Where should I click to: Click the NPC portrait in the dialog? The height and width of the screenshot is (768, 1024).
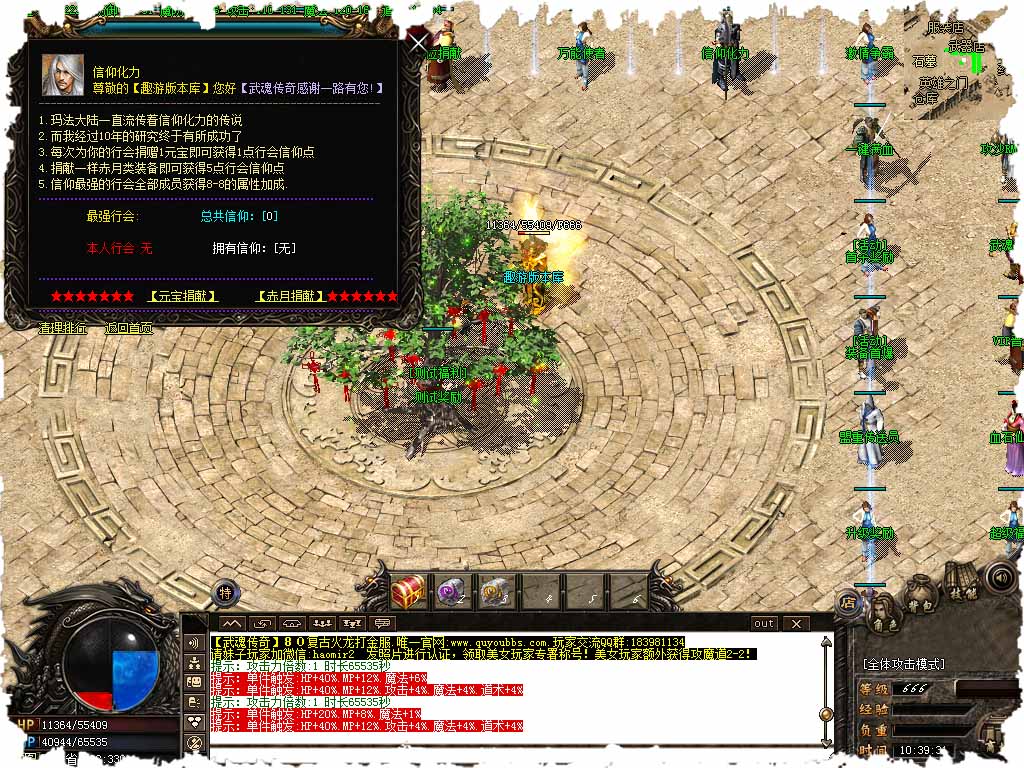coord(62,75)
